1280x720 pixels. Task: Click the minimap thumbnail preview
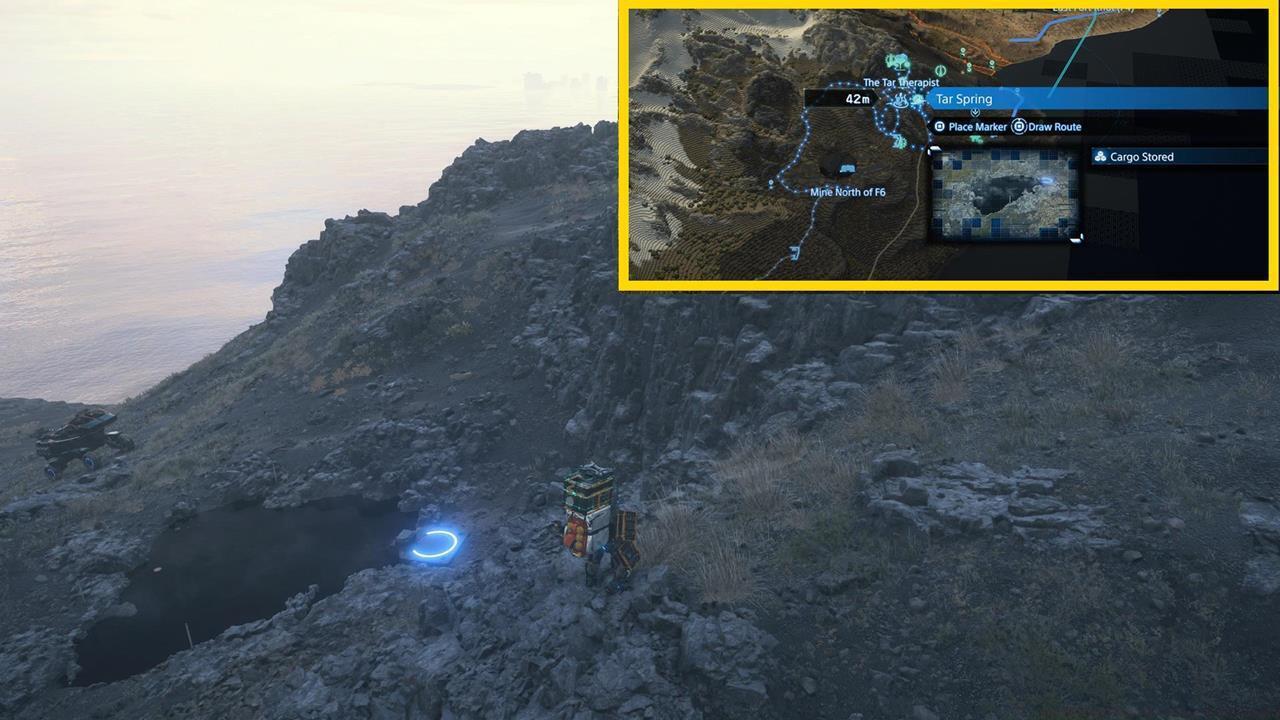pos(1005,196)
